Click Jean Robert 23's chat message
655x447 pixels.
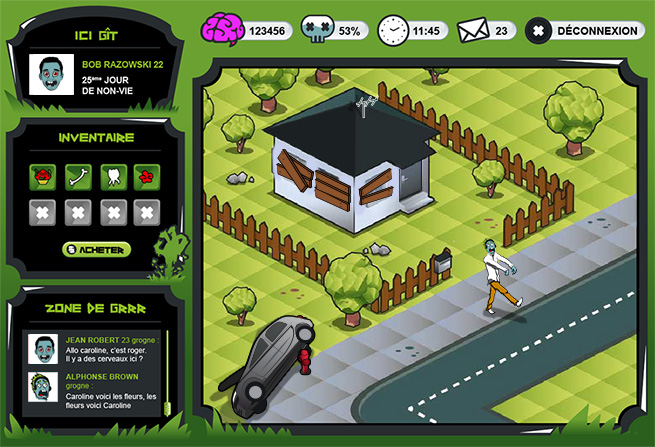pyautogui.click(x=111, y=351)
